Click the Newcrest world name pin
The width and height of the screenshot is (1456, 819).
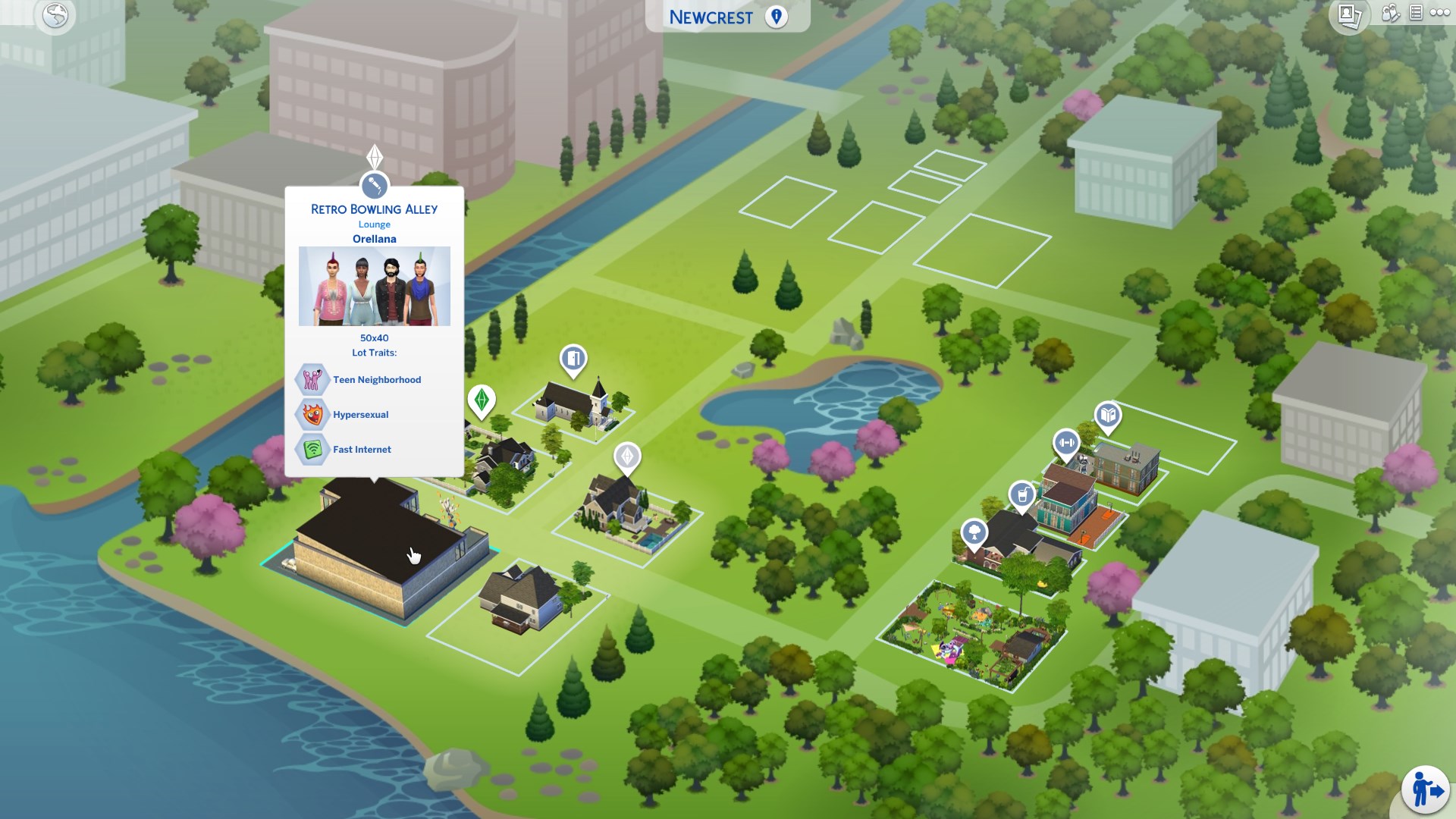click(776, 17)
